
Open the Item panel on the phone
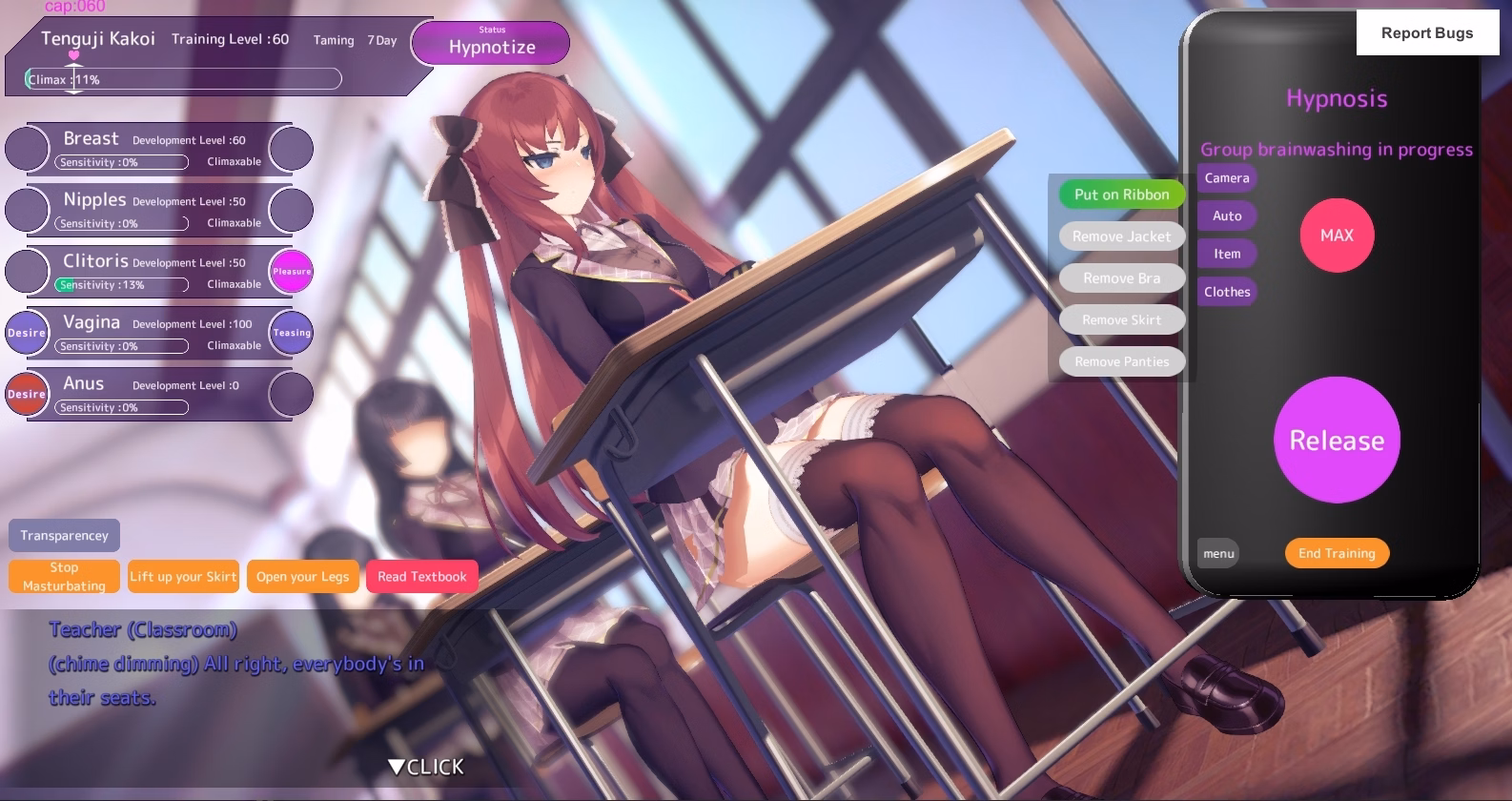[x=1226, y=253]
